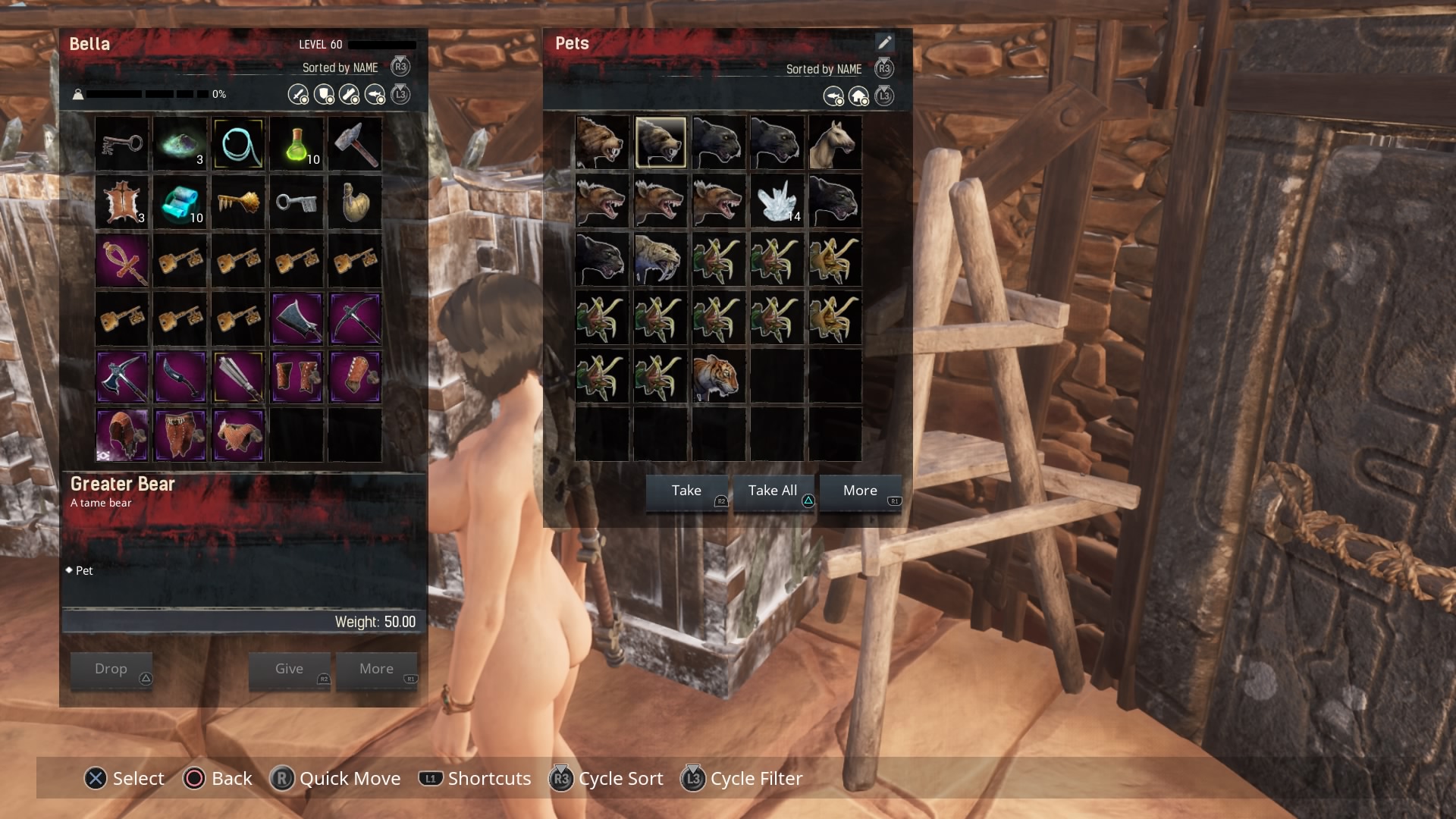
Task: Select the white horse pet slot
Action: pos(834,143)
